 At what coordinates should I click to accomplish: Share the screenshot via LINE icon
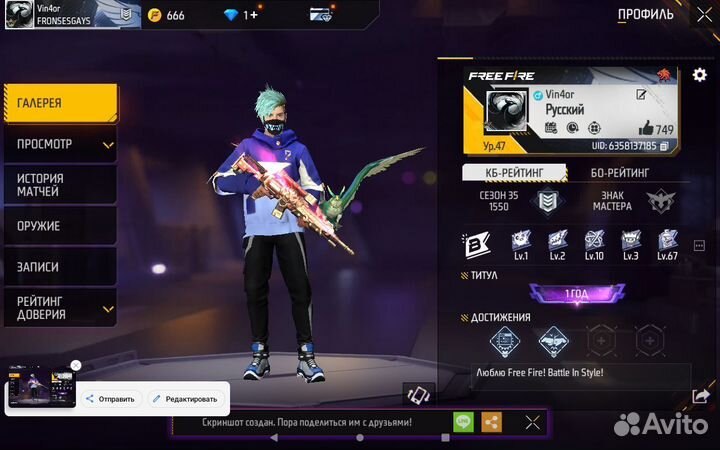pos(463,422)
